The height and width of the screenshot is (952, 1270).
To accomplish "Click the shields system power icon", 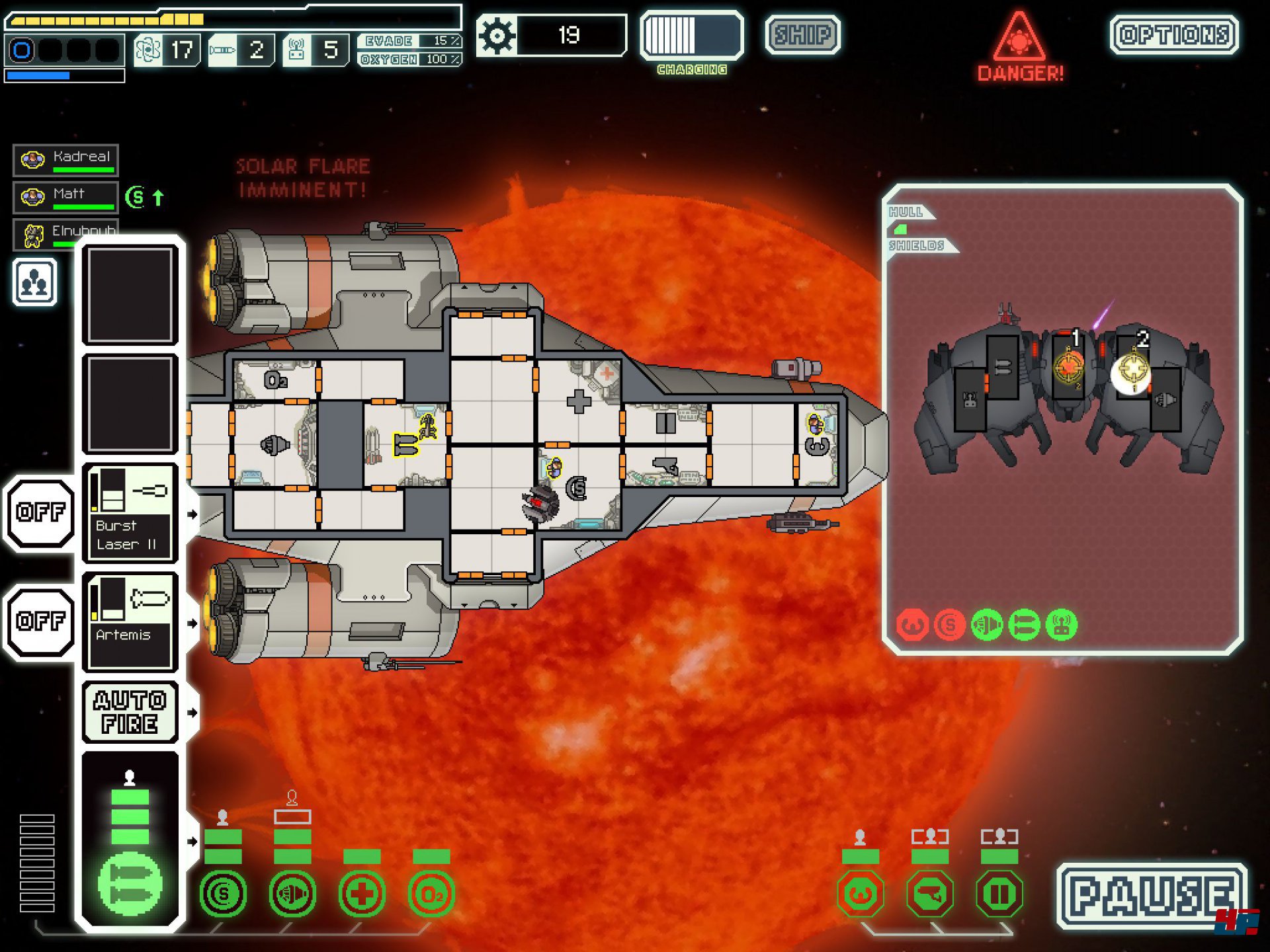I will pyautogui.click(x=223, y=894).
